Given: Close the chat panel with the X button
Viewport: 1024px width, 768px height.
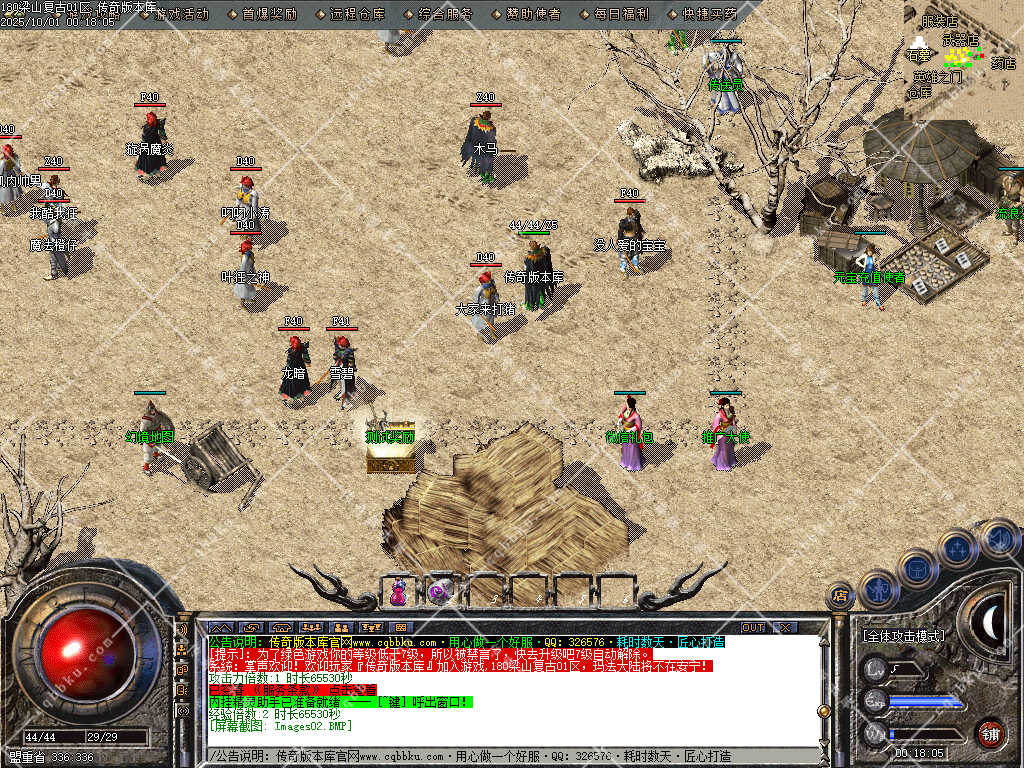Looking at the screenshot, I should point(786,628).
